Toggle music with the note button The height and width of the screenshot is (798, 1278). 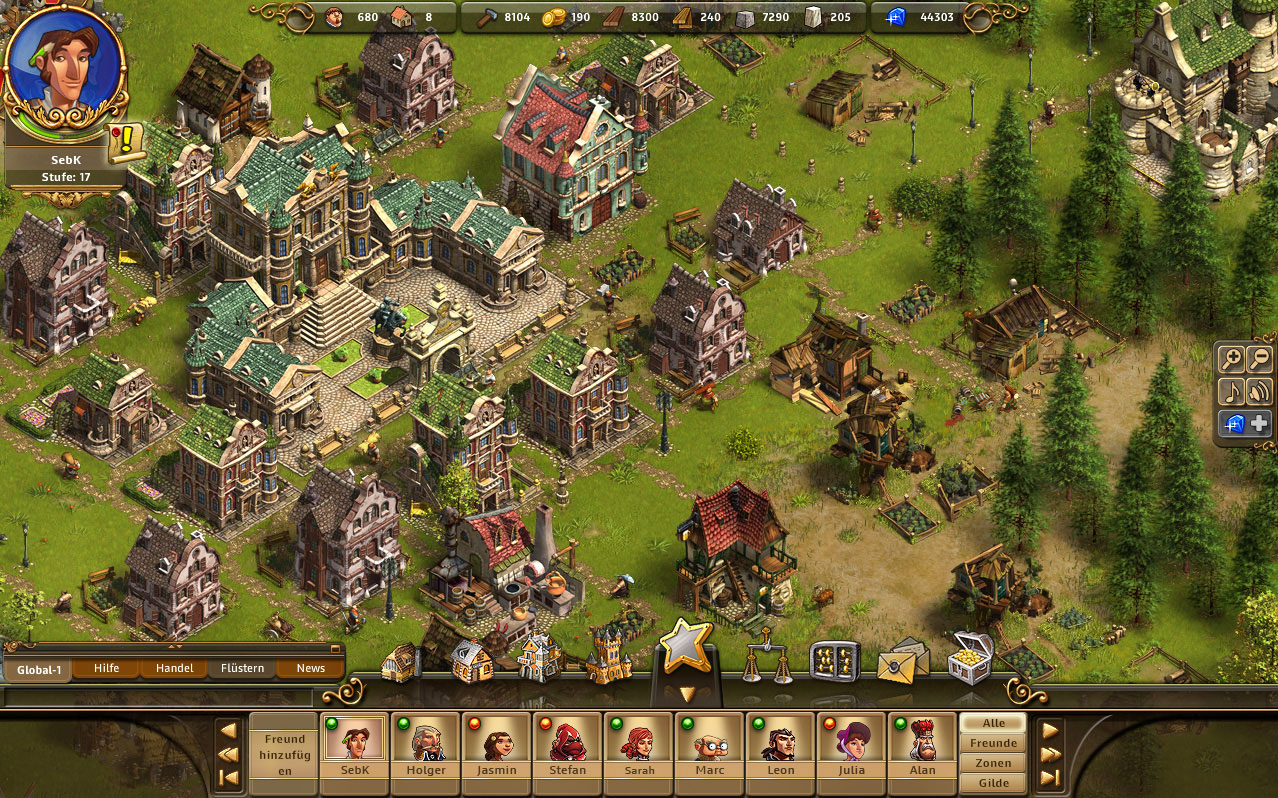click(1231, 391)
